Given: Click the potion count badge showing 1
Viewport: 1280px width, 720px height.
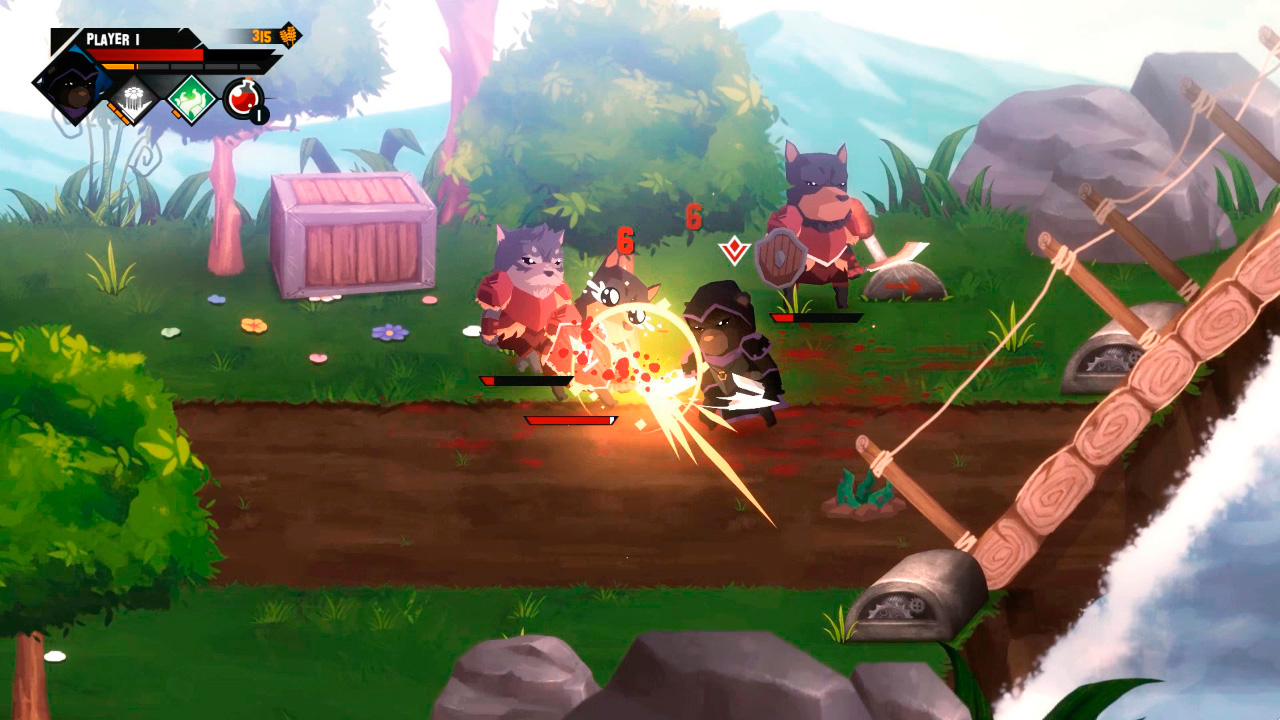Looking at the screenshot, I should pos(259,114).
